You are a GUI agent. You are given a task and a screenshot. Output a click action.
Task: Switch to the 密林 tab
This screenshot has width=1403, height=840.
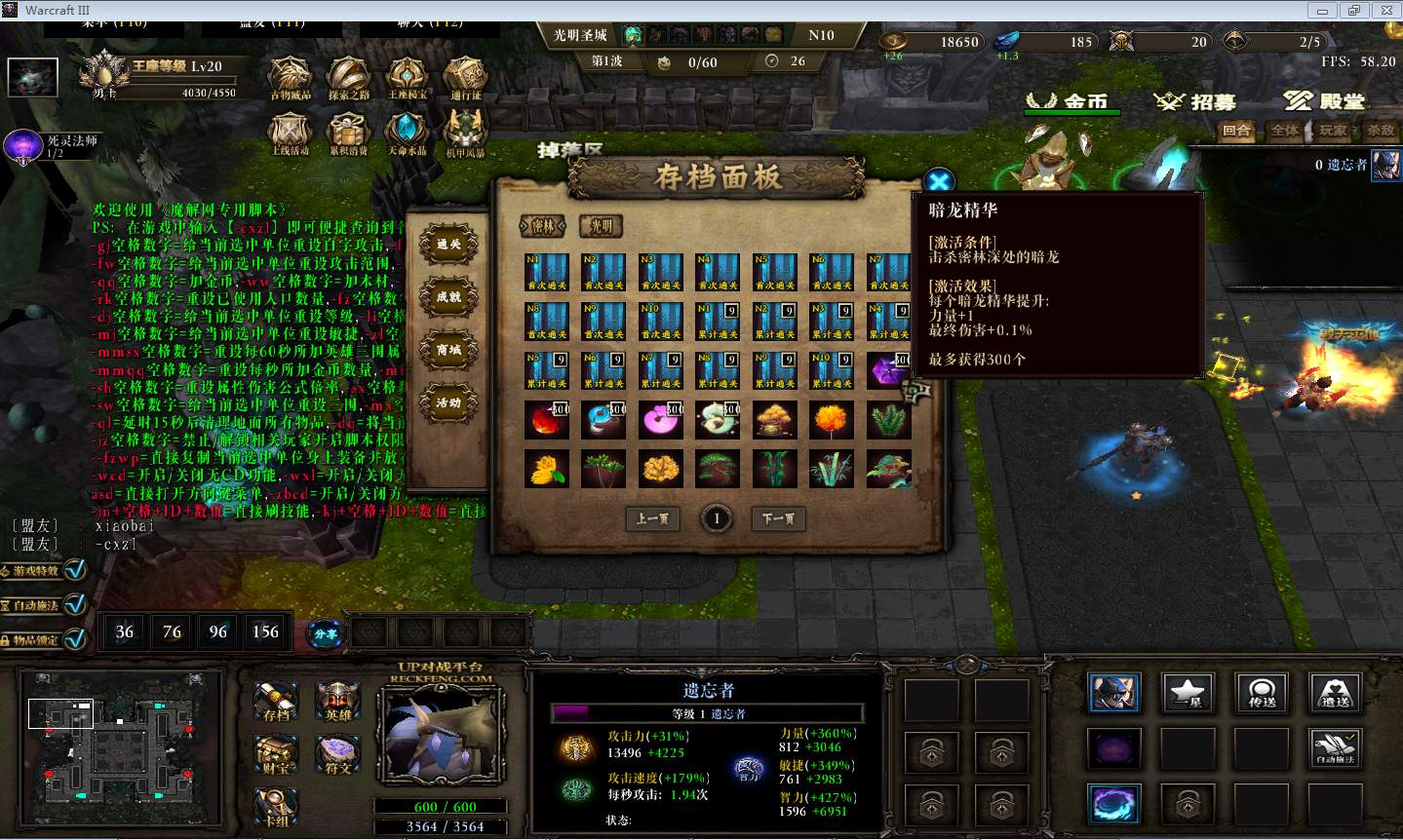point(543,226)
